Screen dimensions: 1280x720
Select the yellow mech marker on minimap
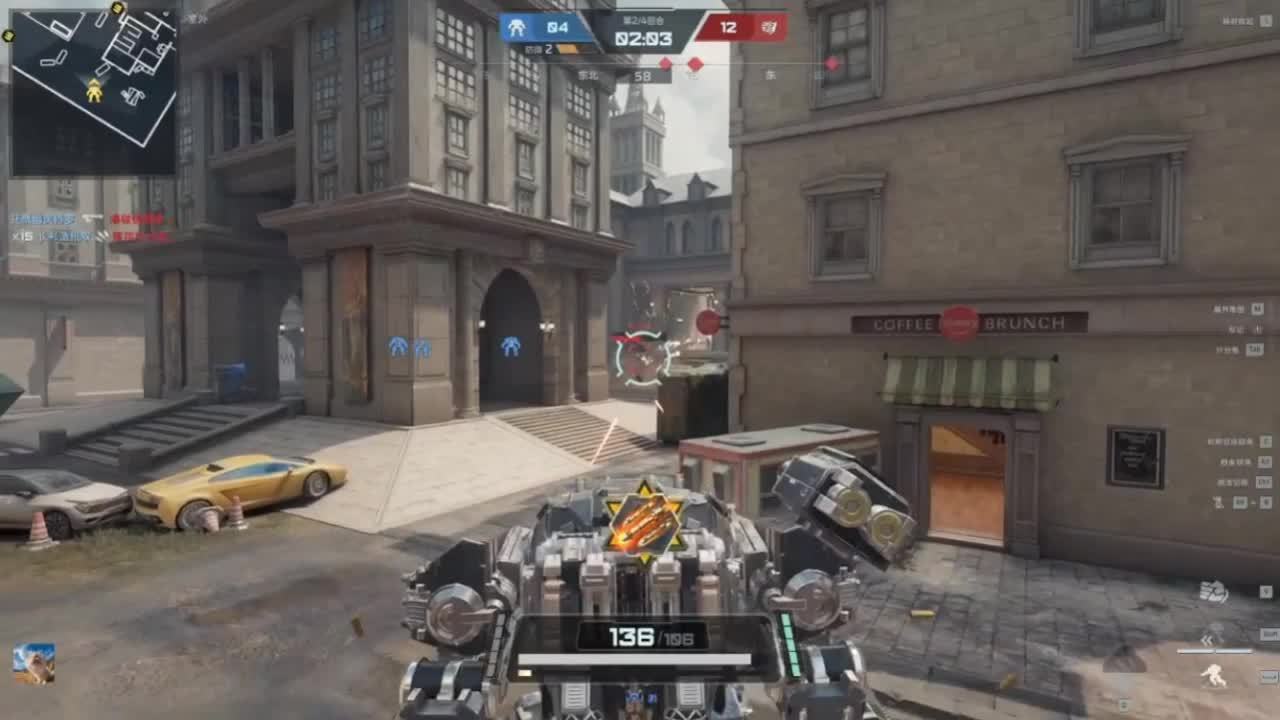[94, 91]
